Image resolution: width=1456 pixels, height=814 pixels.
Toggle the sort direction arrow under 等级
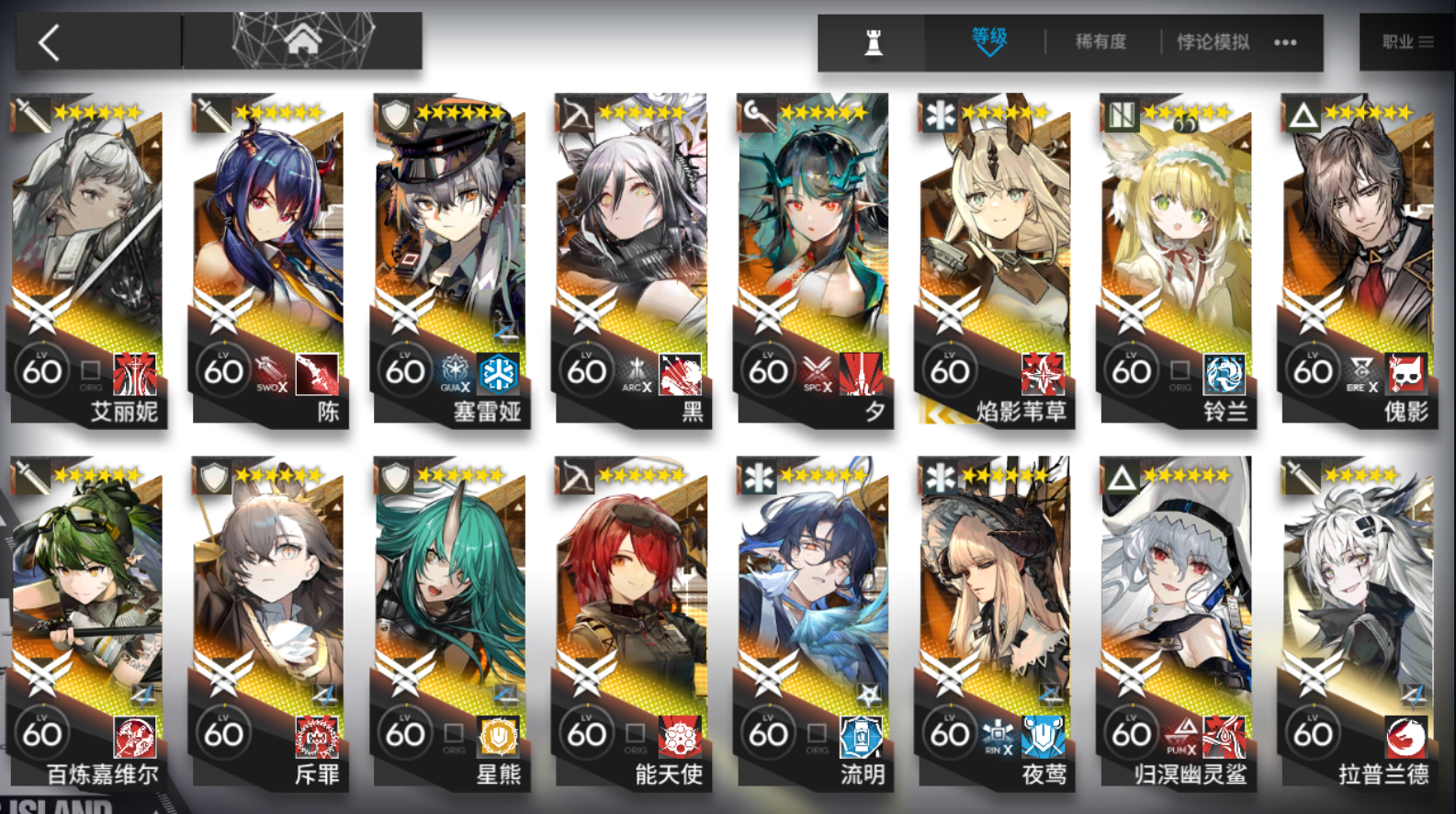[988, 53]
